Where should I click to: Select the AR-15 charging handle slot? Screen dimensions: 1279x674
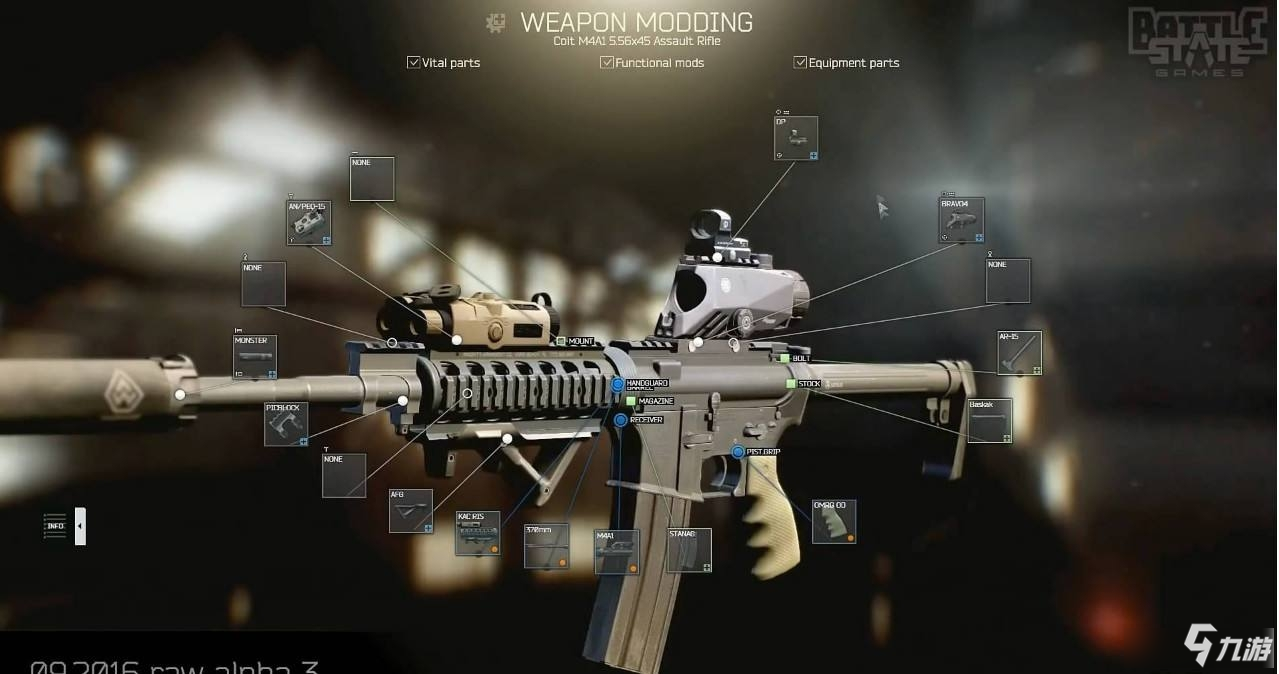1019,353
